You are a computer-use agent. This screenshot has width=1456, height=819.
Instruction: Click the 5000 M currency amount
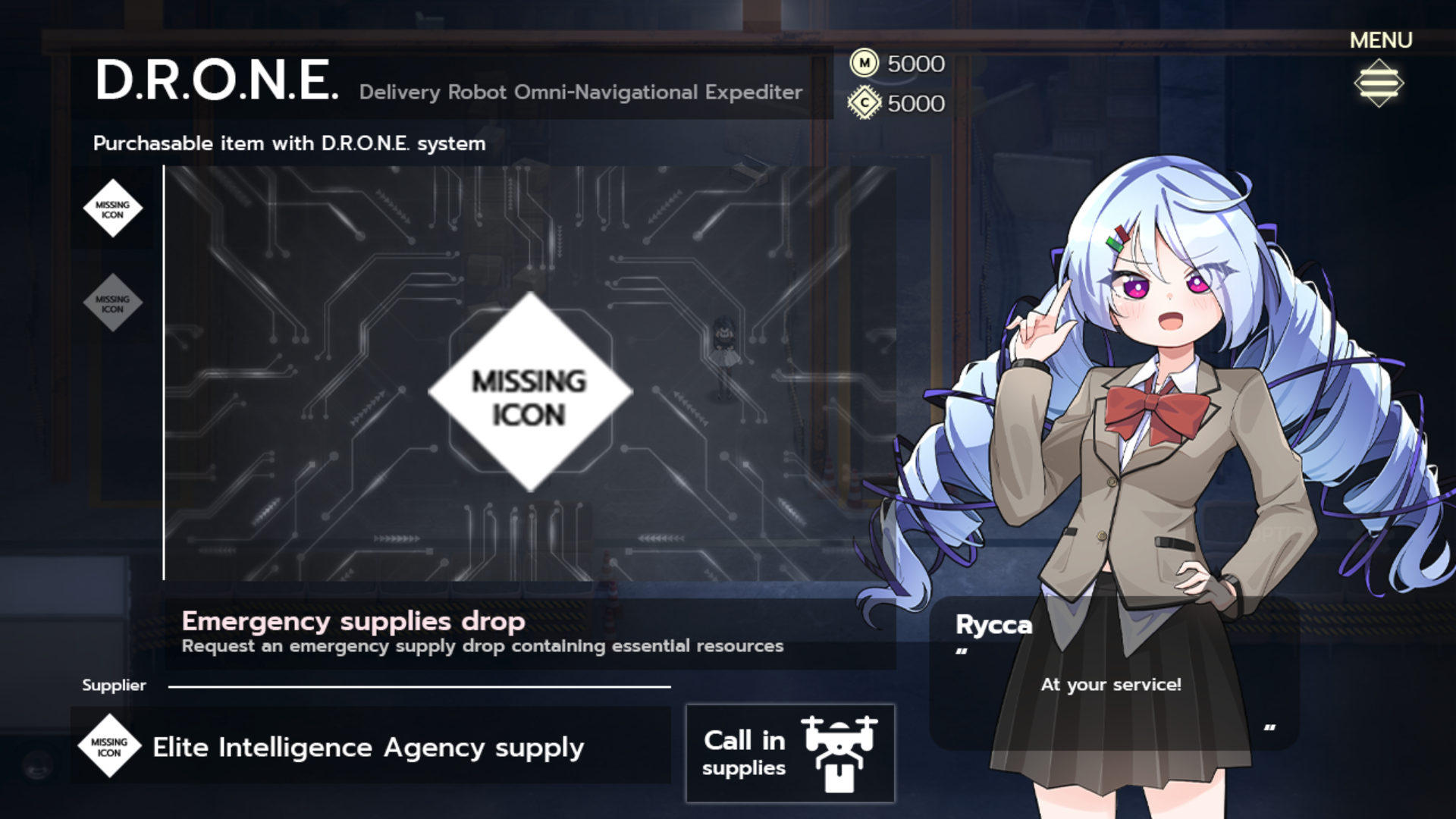pos(915,64)
